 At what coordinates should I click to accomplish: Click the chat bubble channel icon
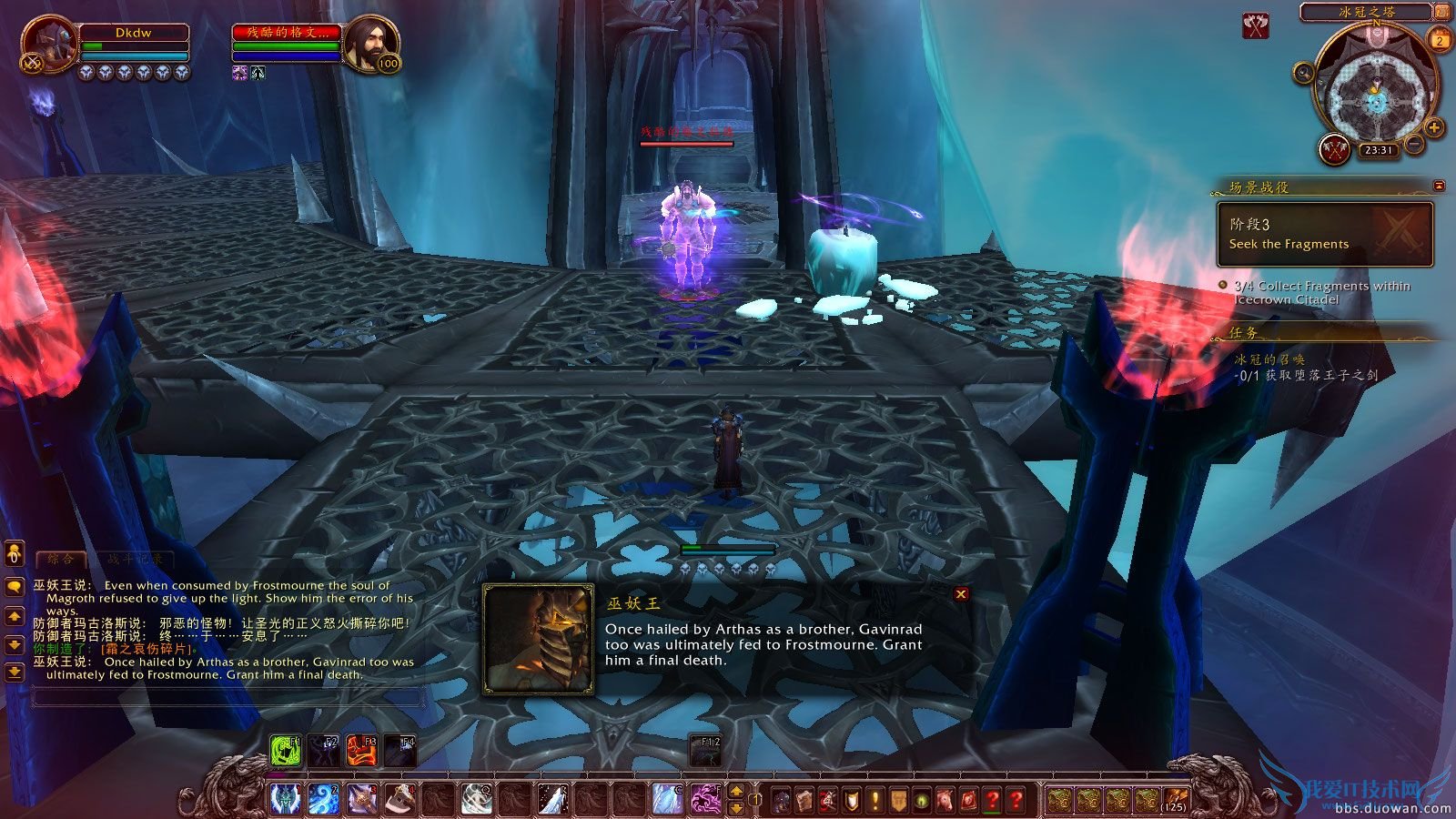(x=12, y=588)
